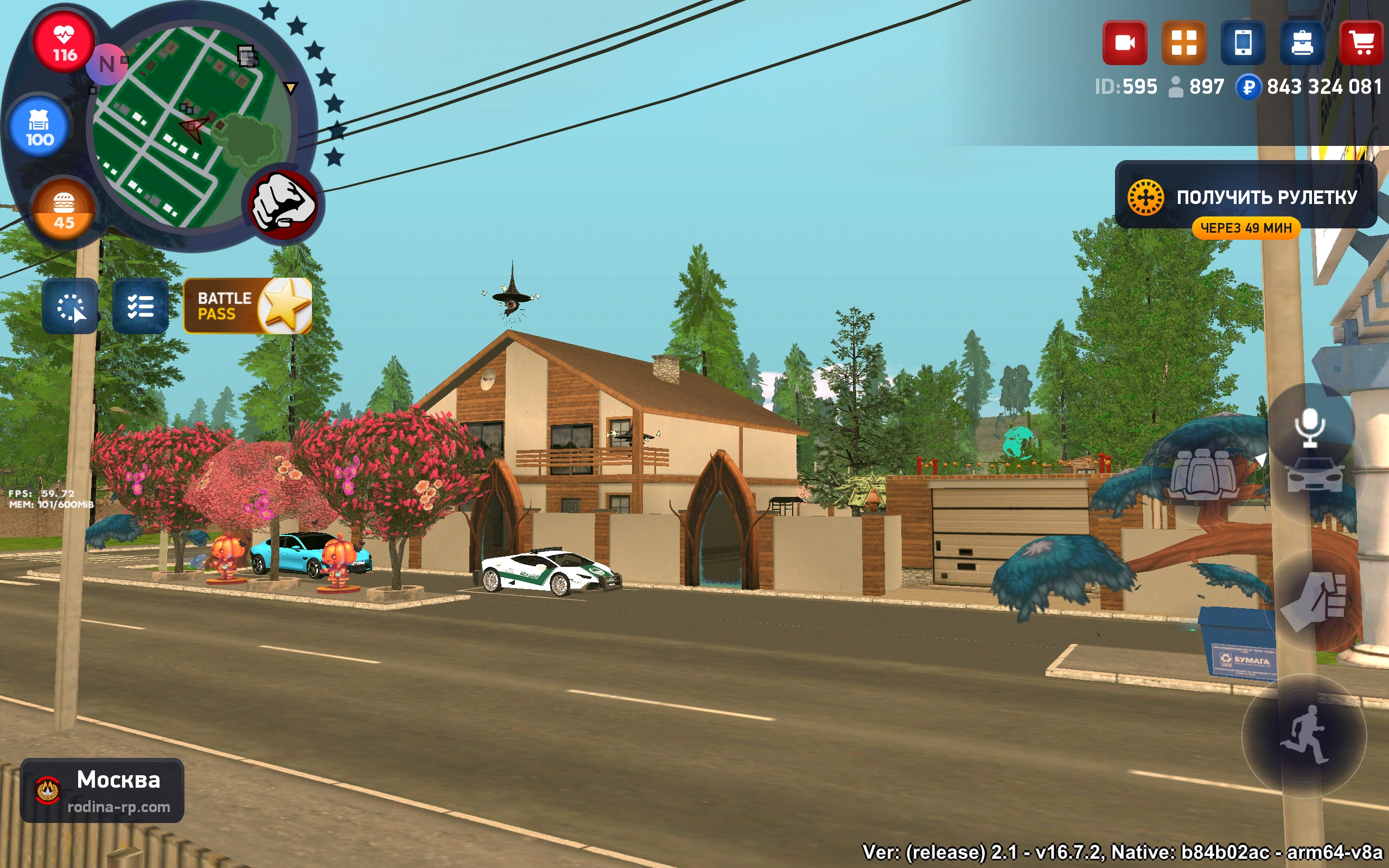Click the Москва server badge
Viewport: 1389px width, 868px height.
(102, 790)
